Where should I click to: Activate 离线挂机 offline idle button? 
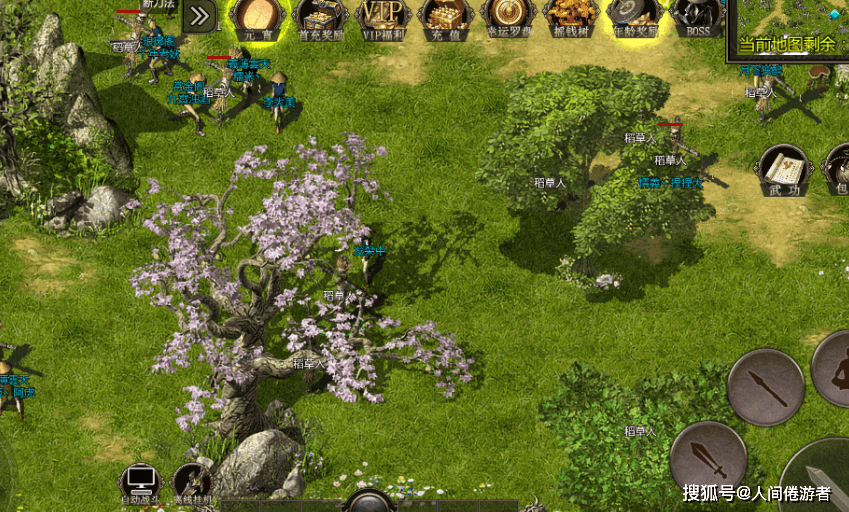(x=192, y=482)
